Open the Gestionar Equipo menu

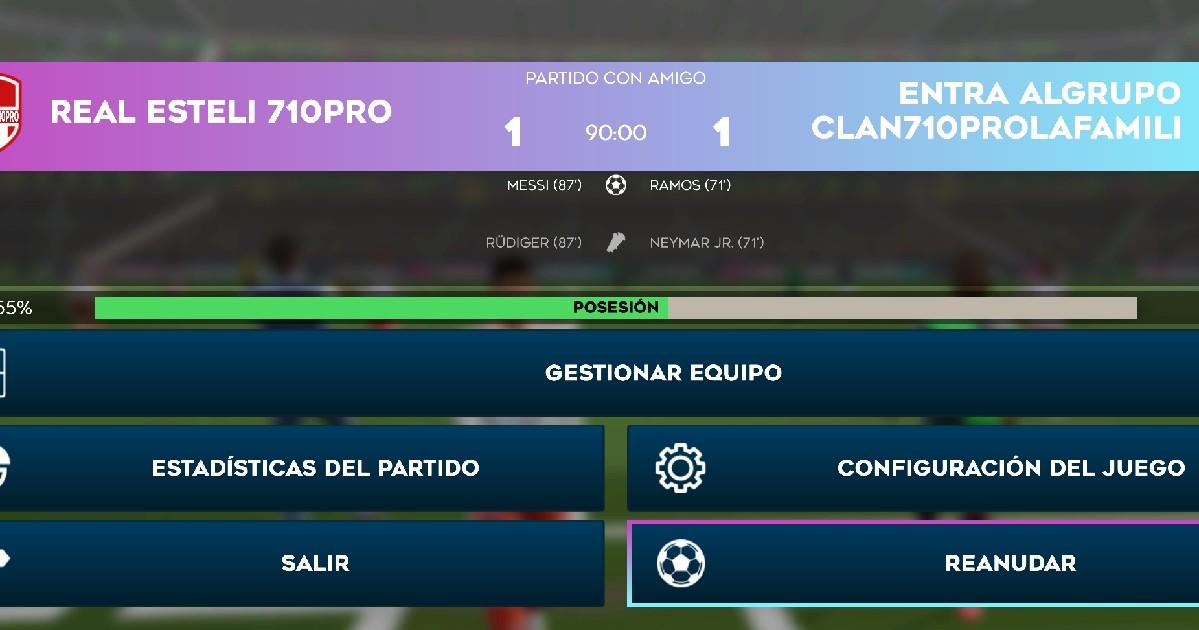(662, 373)
